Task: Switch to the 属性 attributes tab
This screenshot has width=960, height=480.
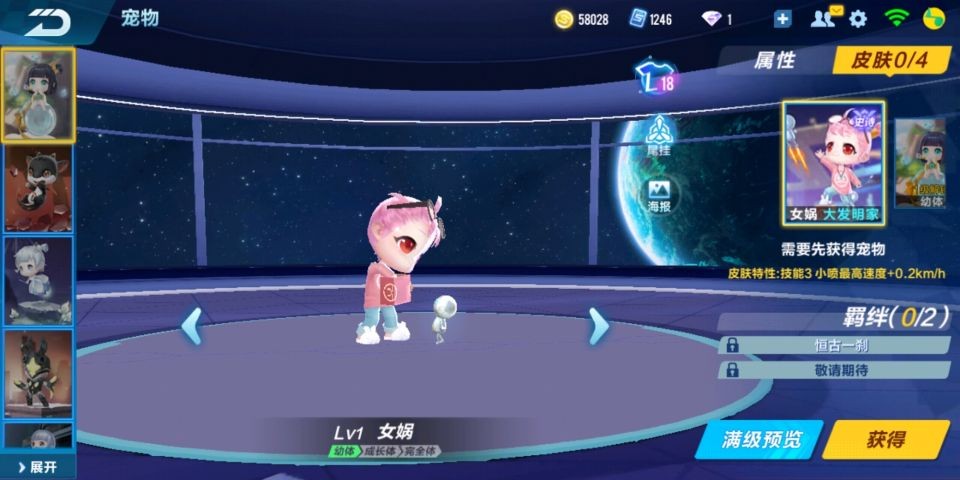Action: [x=773, y=60]
